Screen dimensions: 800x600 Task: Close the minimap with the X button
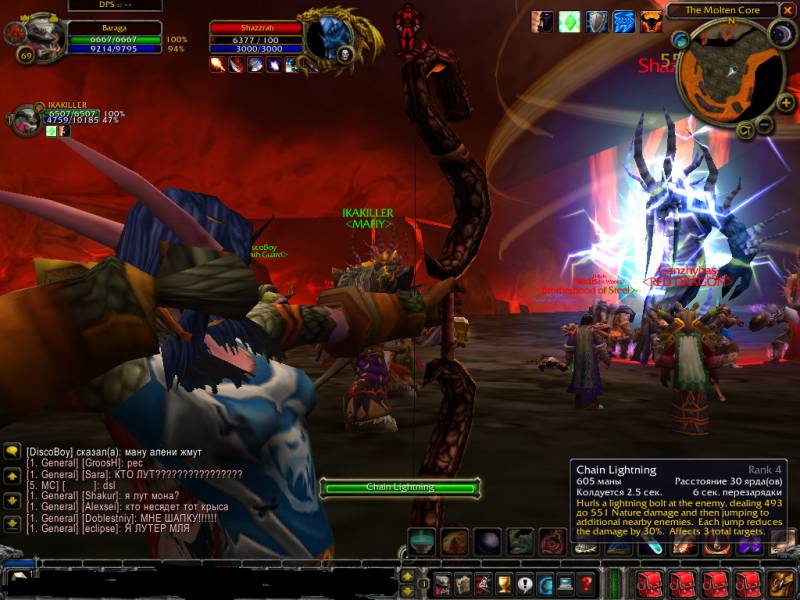(x=784, y=10)
